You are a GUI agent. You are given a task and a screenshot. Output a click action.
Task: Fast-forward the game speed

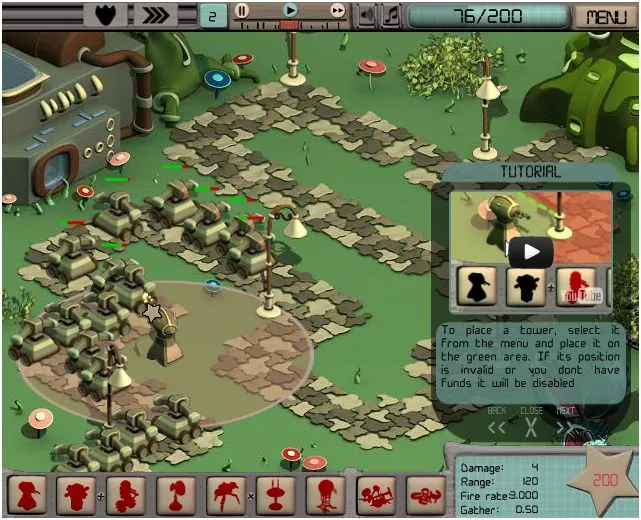(338, 10)
